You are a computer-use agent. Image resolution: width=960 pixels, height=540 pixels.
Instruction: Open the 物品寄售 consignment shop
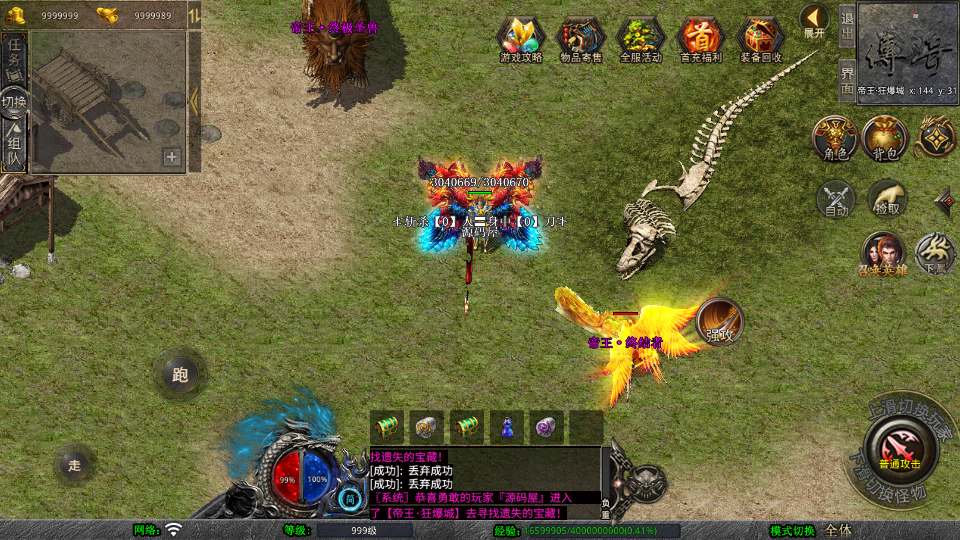(x=580, y=40)
